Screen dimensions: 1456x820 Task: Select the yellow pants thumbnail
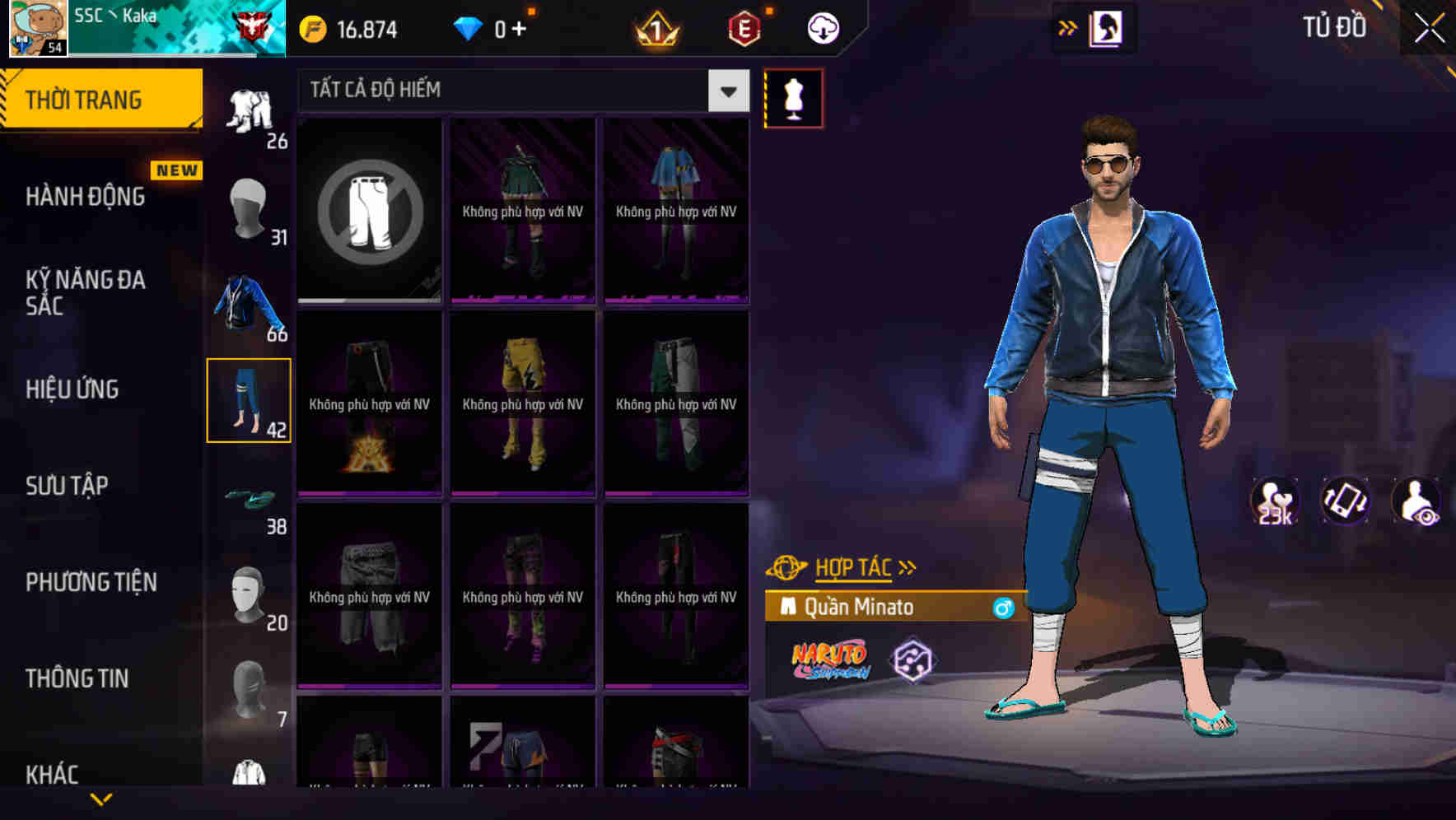(x=522, y=403)
